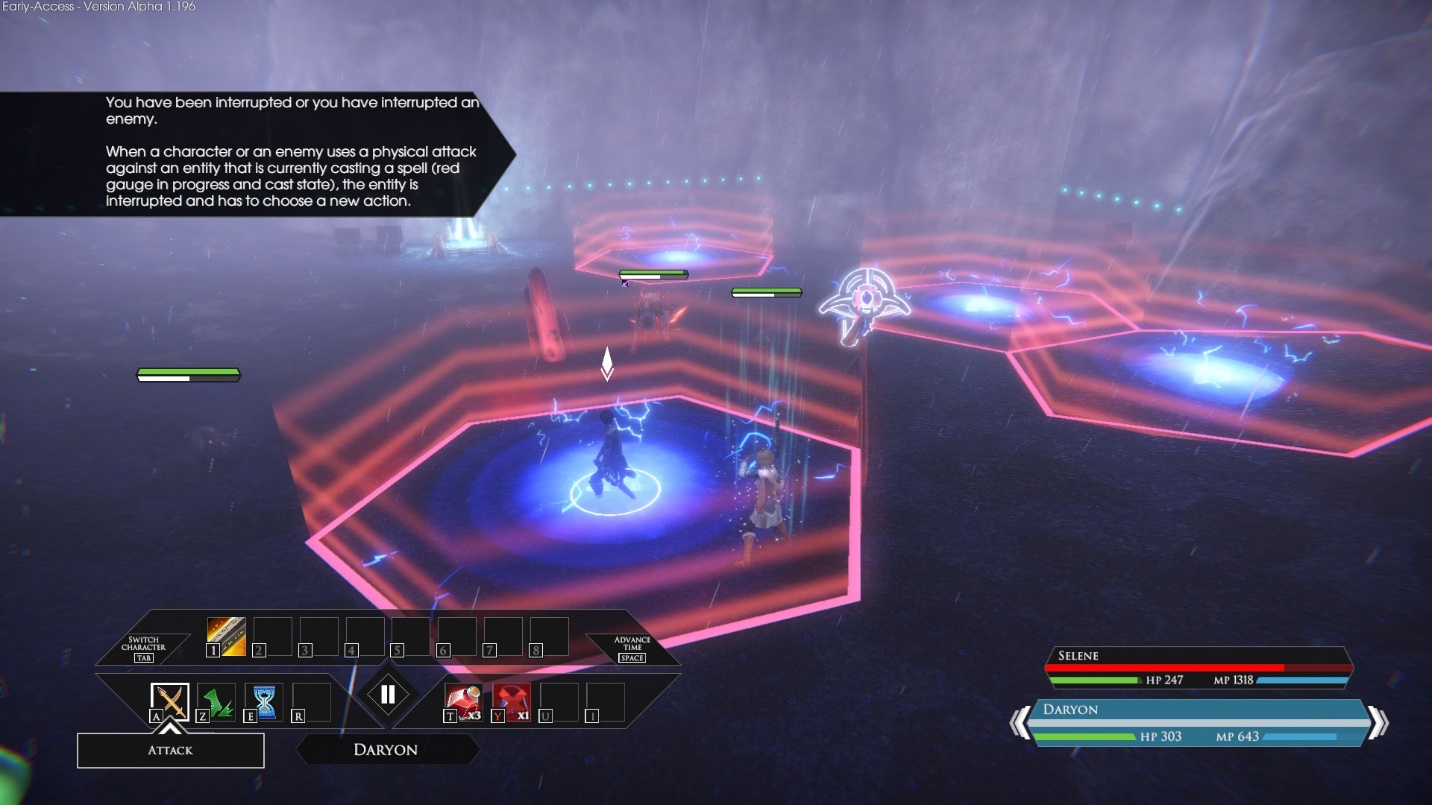The height and width of the screenshot is (805, 1432).
Task: Use the golden sword skill in slot 1
Action: tap(226, 636)
